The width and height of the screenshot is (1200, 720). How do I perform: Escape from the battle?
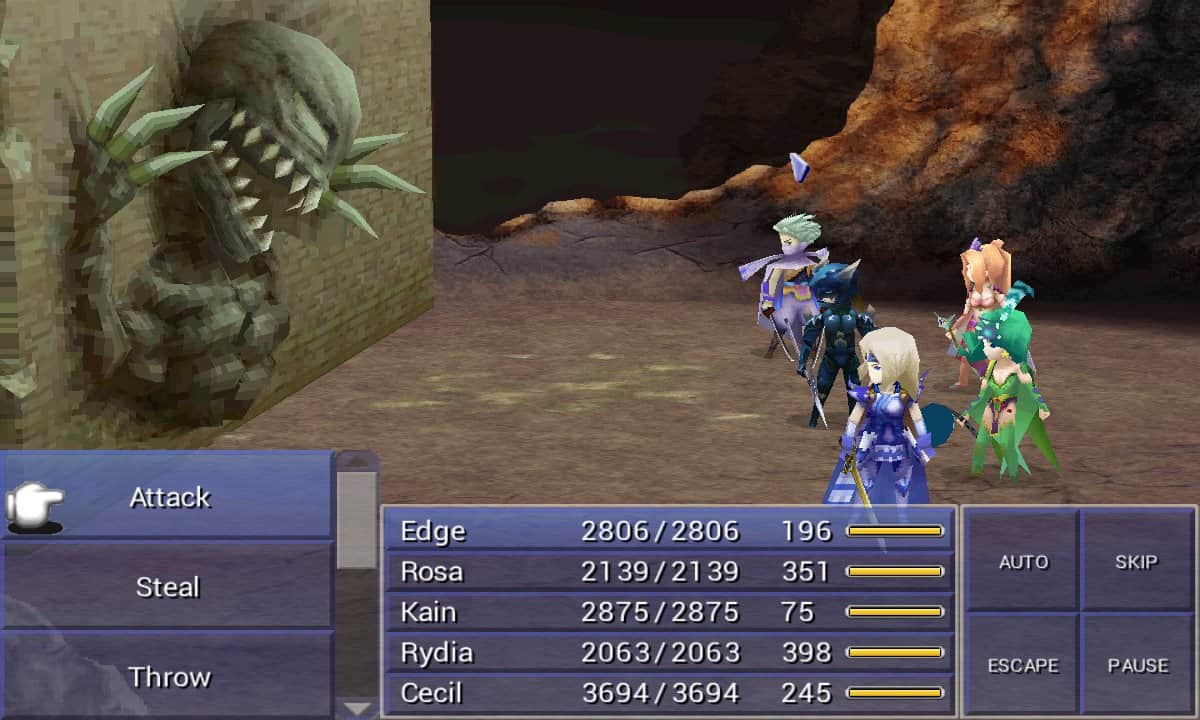pyautogui.click(x=1022, y=665)
